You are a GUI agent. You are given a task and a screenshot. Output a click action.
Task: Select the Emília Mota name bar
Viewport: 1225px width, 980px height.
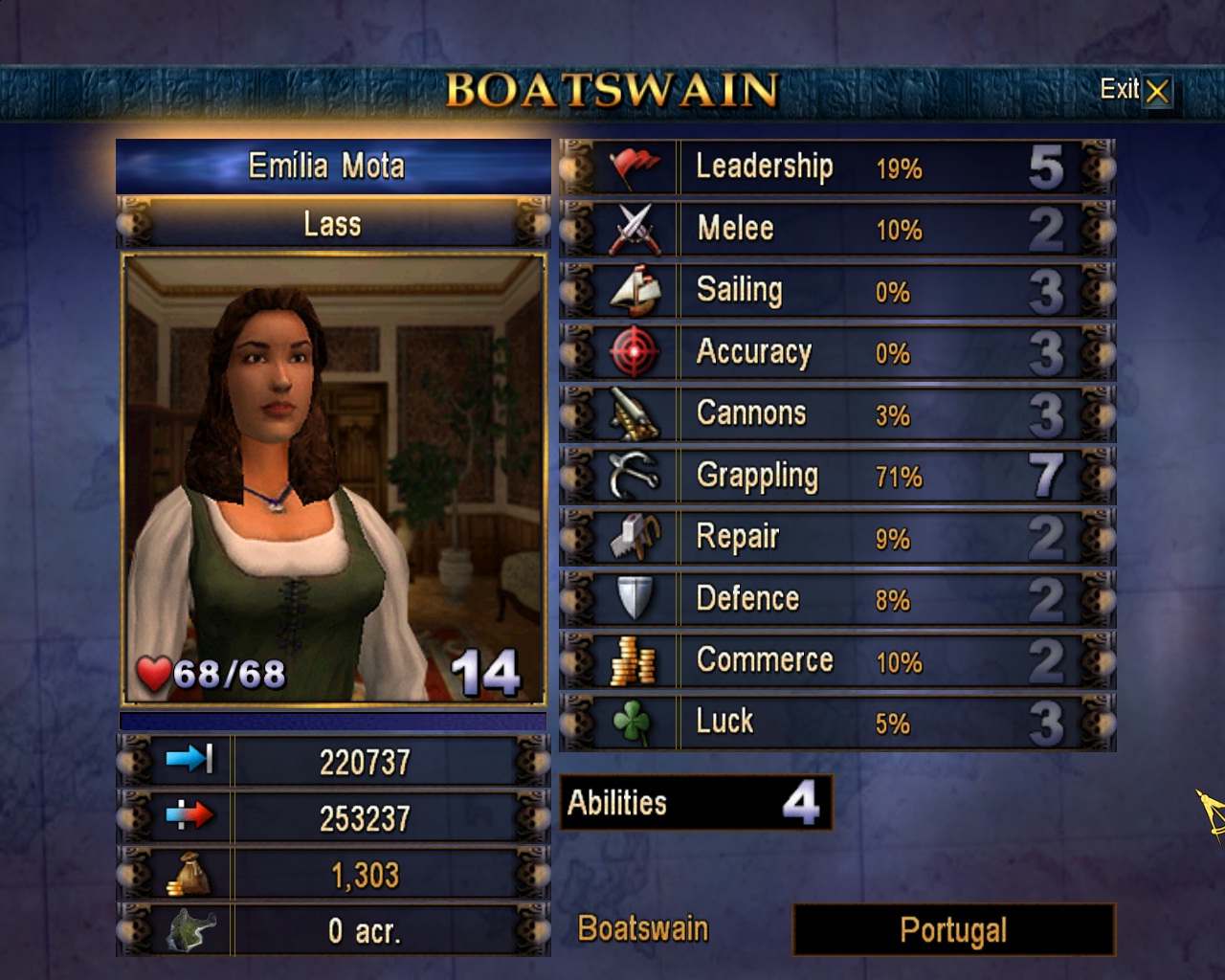click(332, 167)
